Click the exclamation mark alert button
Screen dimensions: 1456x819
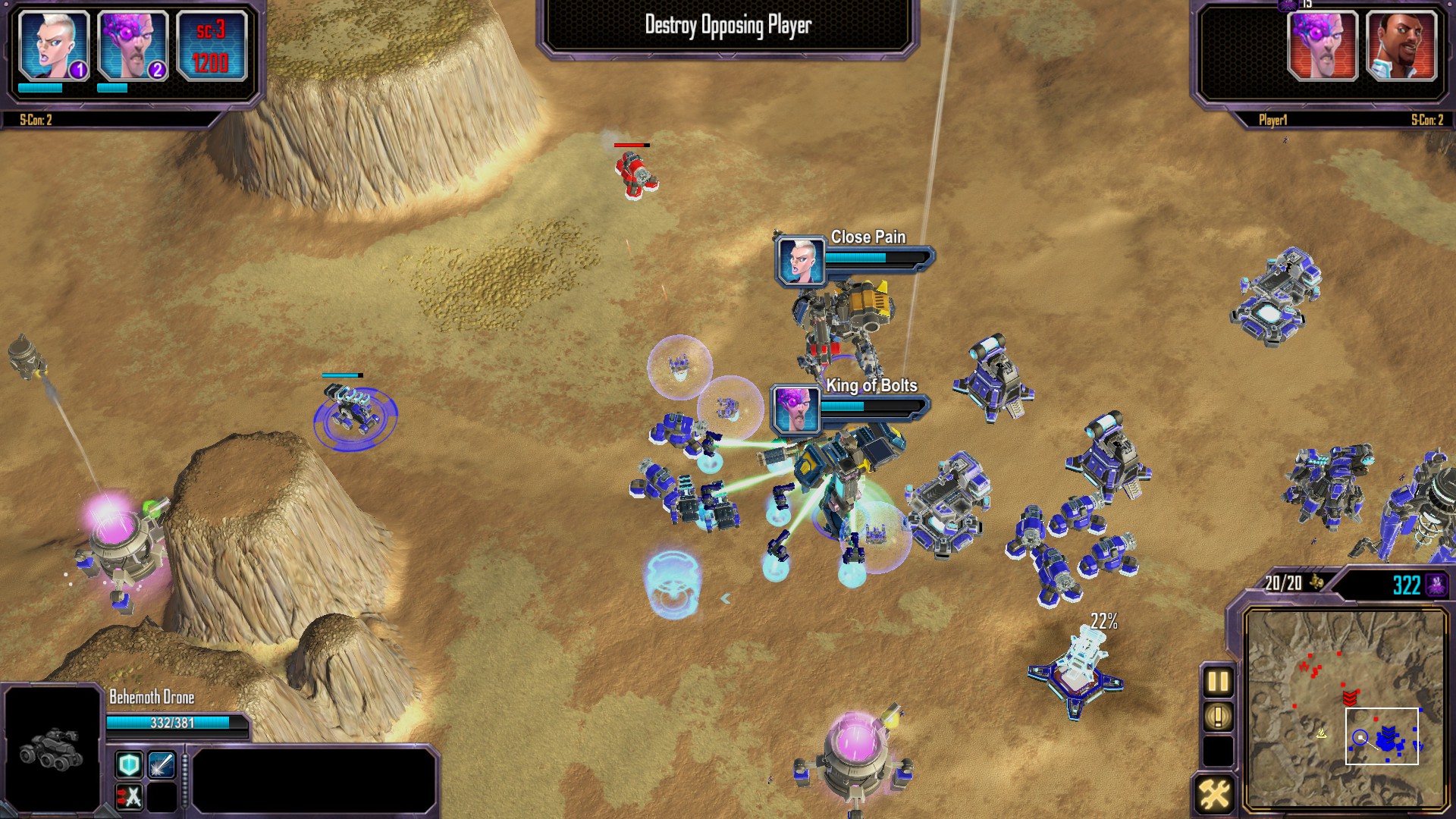pos(1218,717)
